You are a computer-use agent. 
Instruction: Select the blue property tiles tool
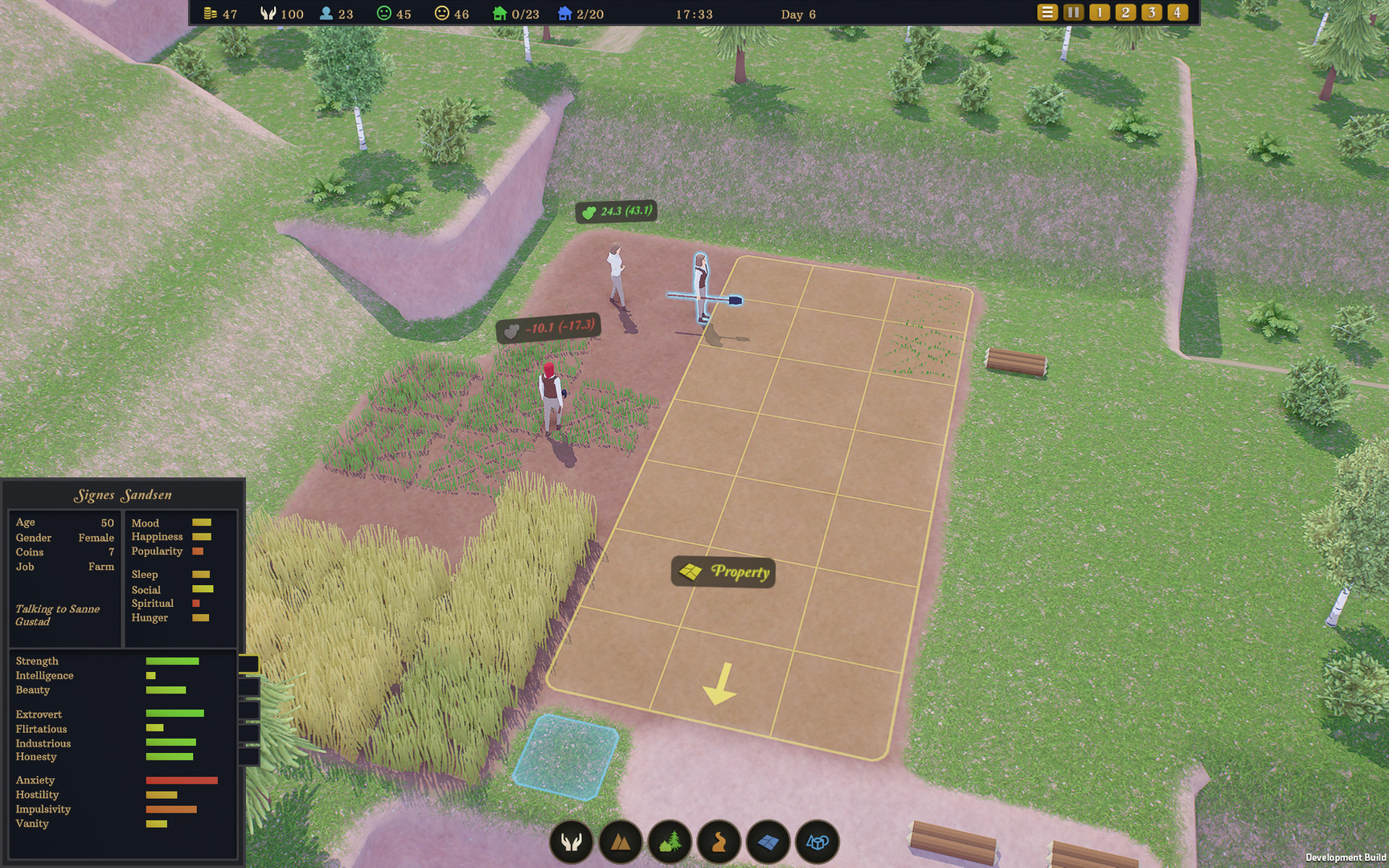tap(768, 842)
